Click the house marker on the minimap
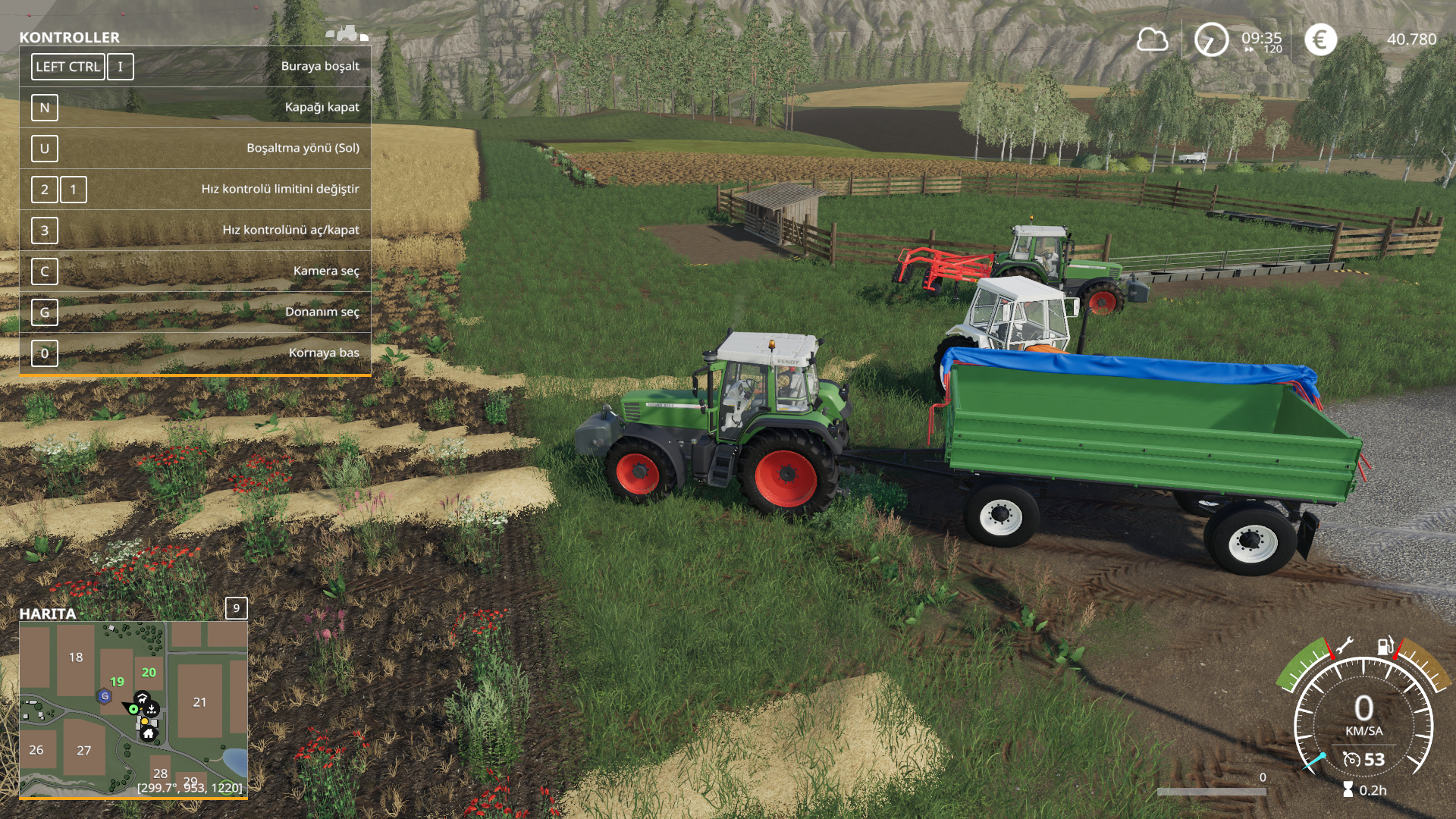 click(149, 733)
